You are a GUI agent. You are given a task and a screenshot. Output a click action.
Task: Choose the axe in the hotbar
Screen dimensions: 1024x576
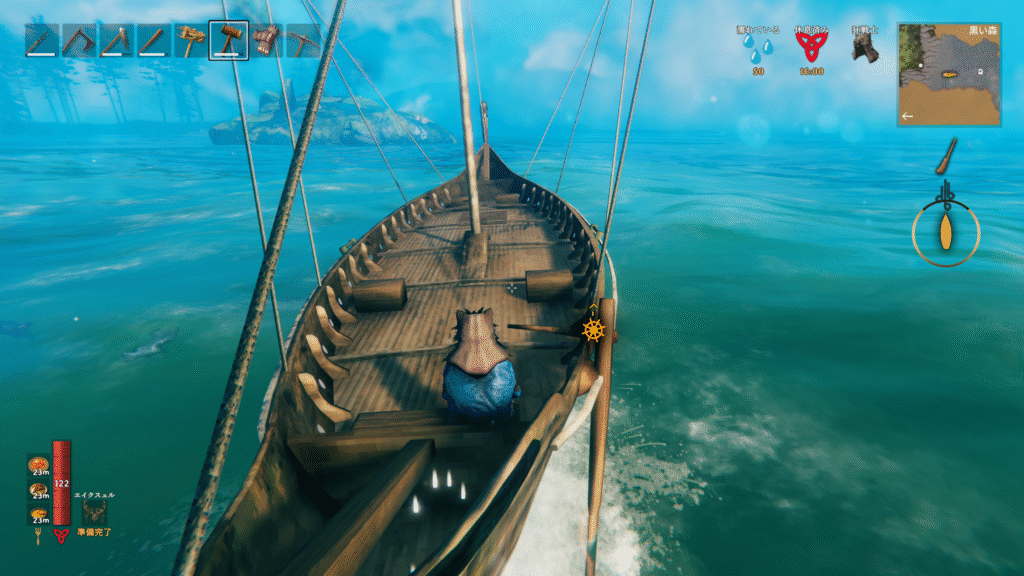pyautogui.click(x=117, y=41)
